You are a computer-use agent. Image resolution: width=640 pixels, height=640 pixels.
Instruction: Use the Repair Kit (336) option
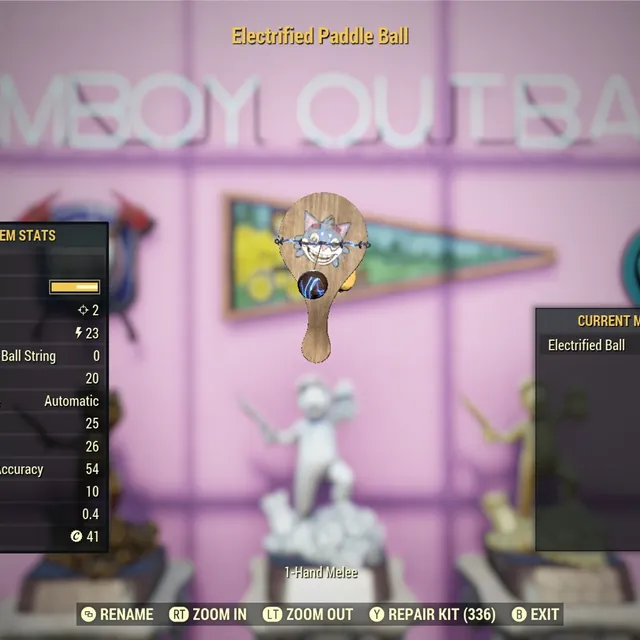(431, 614)
